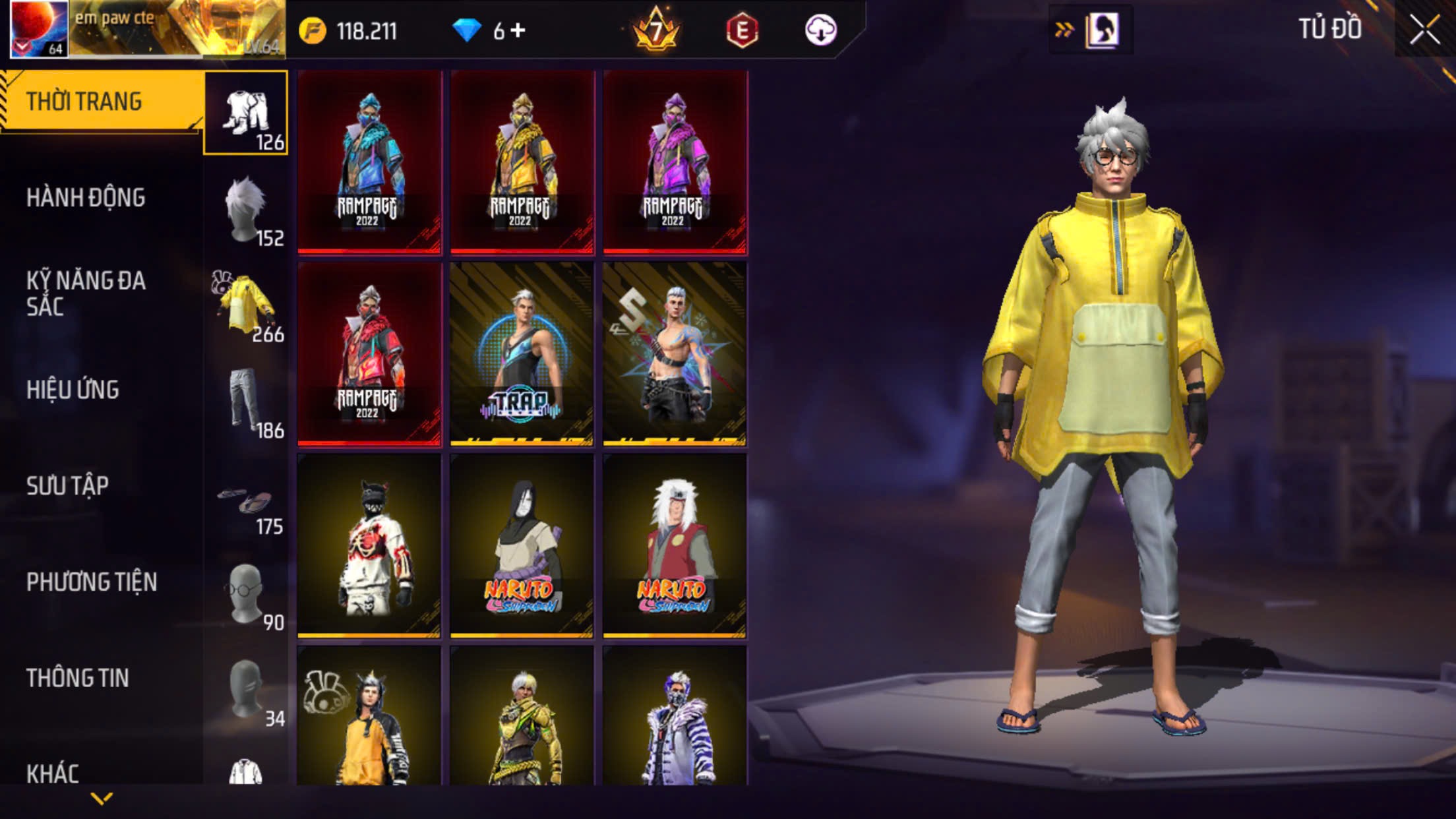Image resolution: width=1456 pixels, height=819 pixels.
Task: Select the pants subcategory showing 186
Action: 247,402
